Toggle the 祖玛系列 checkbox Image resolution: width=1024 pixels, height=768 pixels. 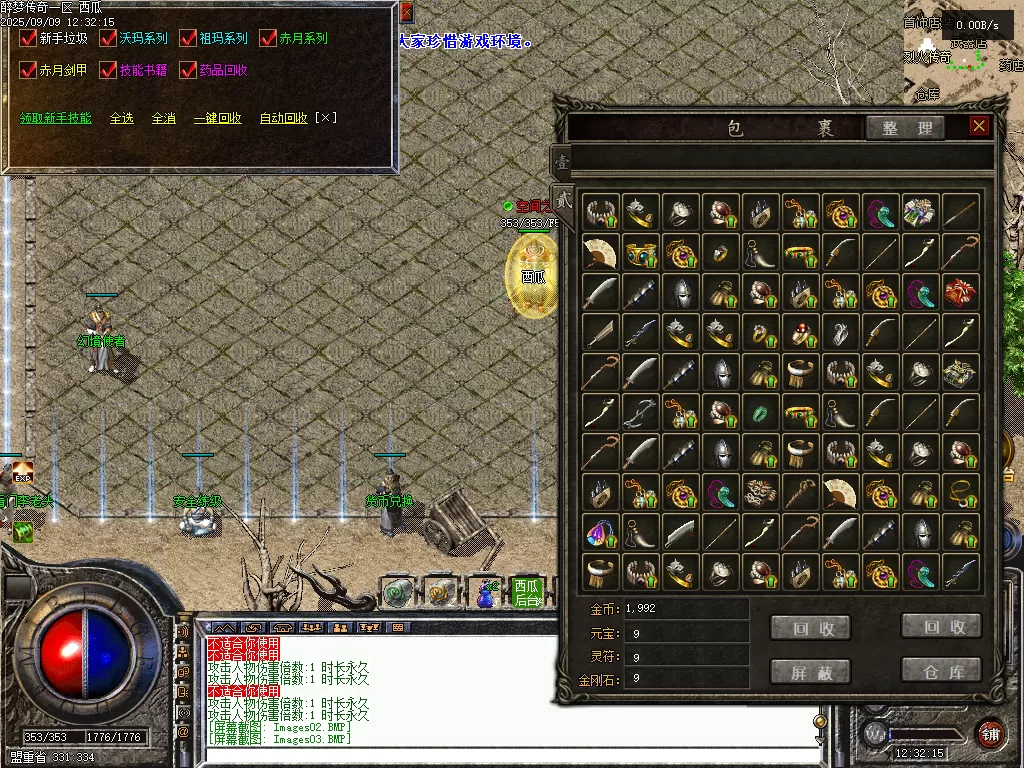(x=188, y=39)
